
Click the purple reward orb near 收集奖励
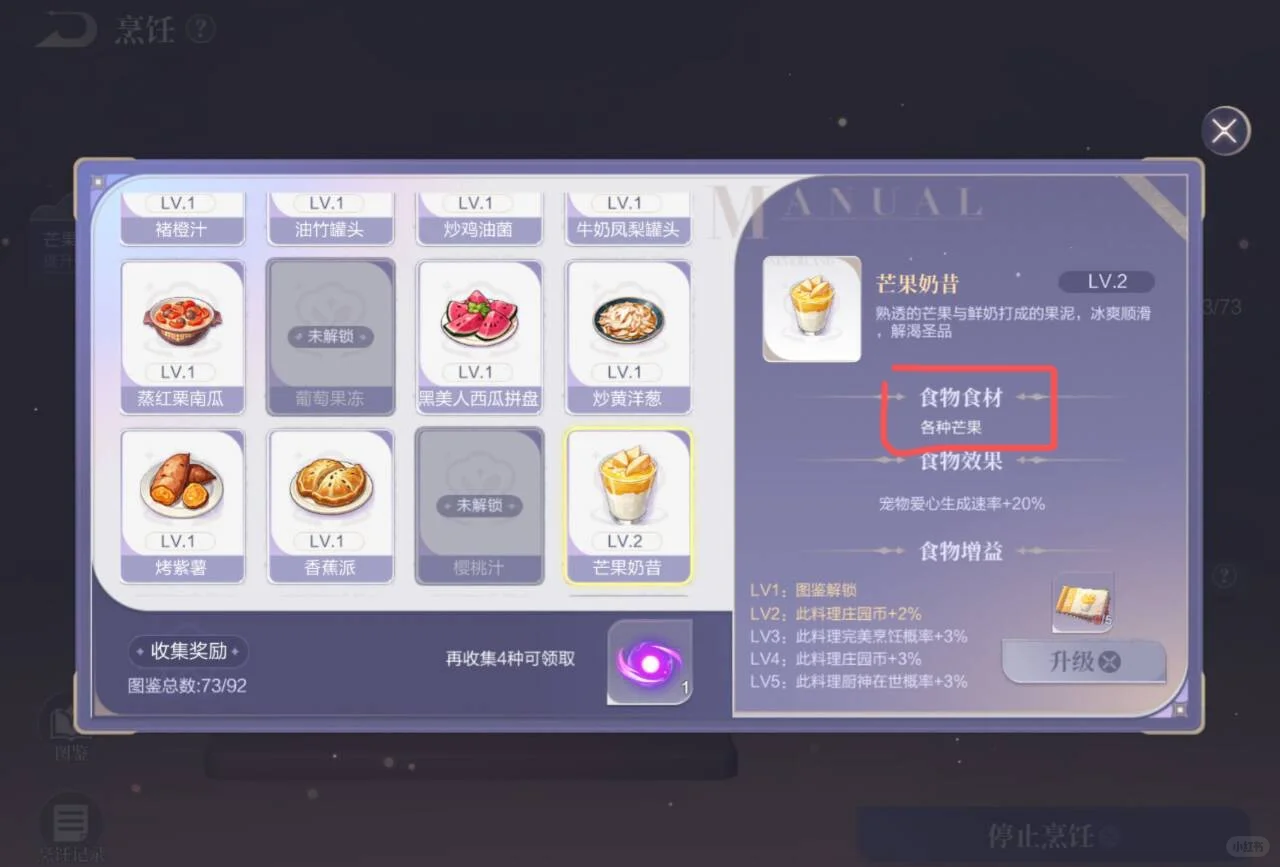point(650,663)
